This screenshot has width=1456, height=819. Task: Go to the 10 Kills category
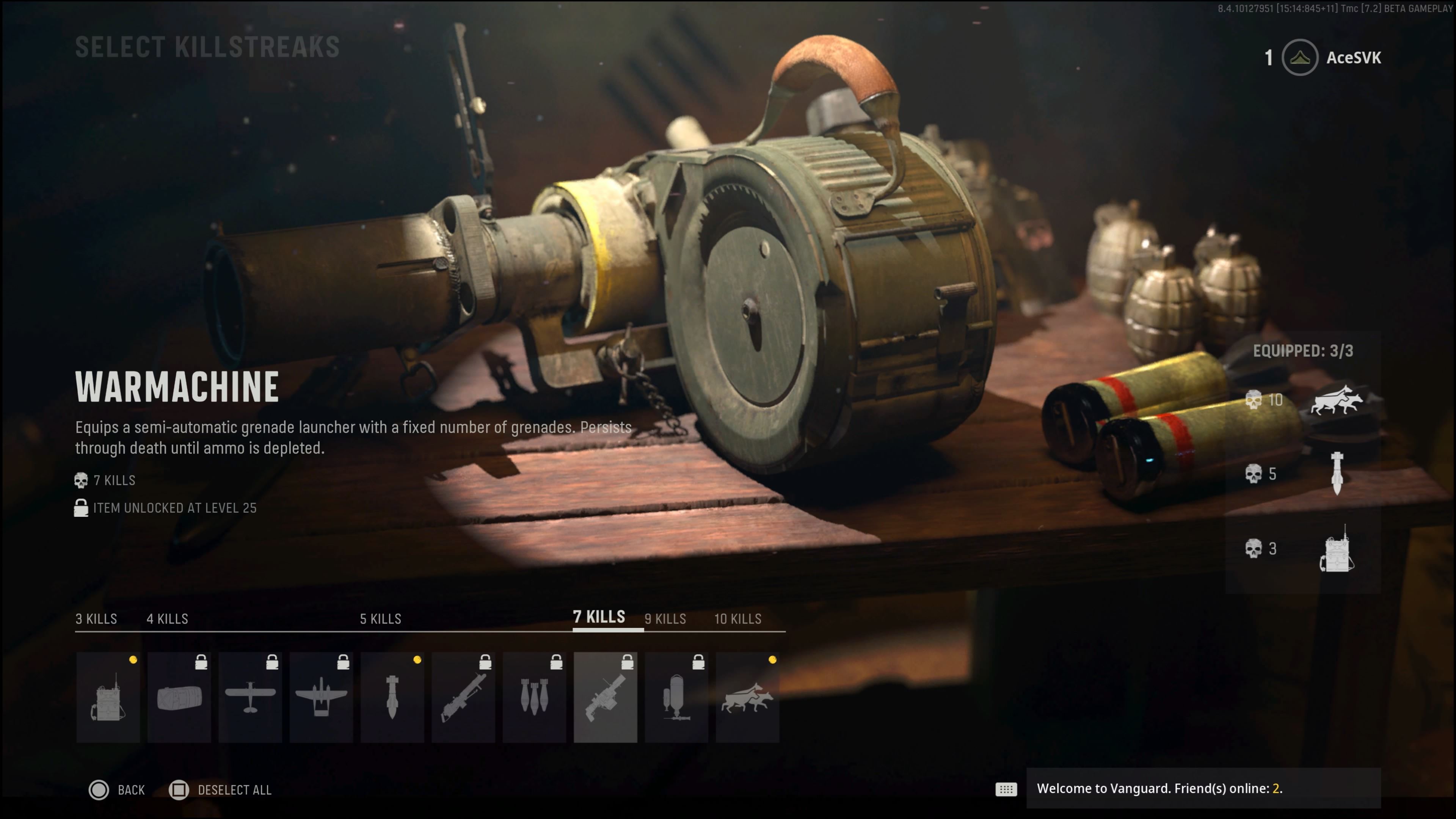tap(737, 619)
